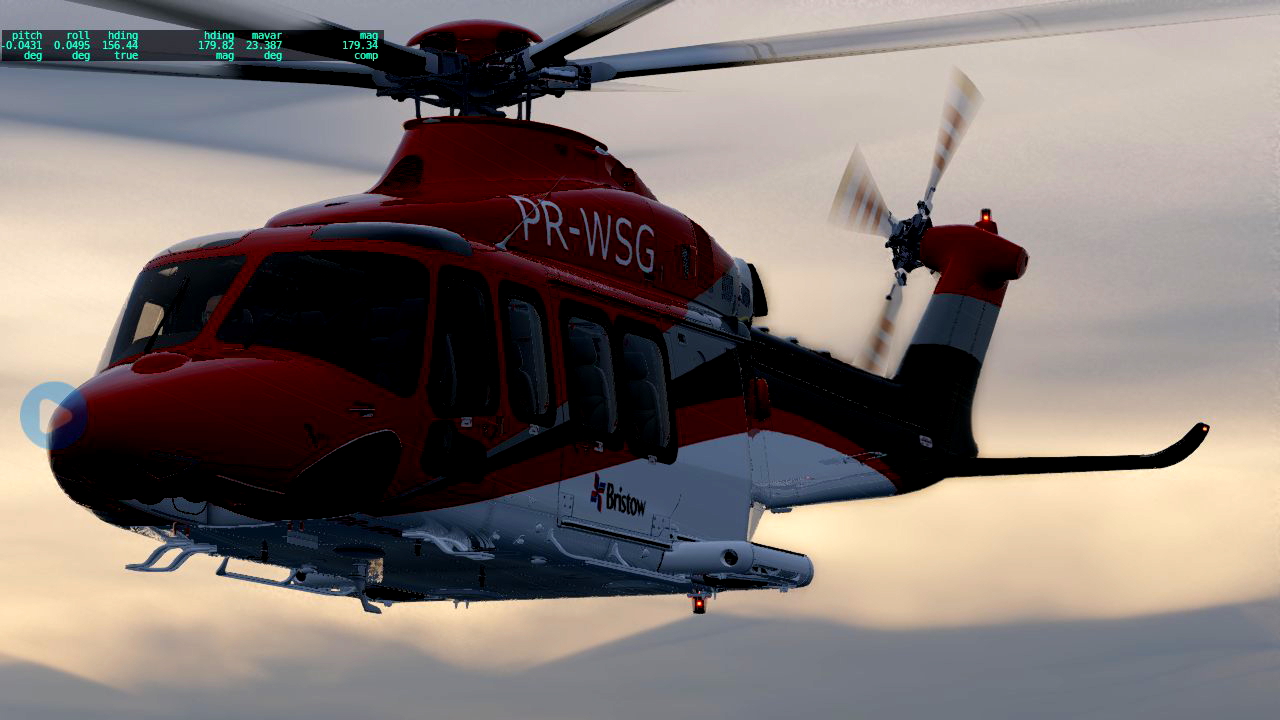This screenshot has height=720, width=1280.
Task: Click the comp unit under 179.34
Action: pyautogui.click(x=368, y=56)
